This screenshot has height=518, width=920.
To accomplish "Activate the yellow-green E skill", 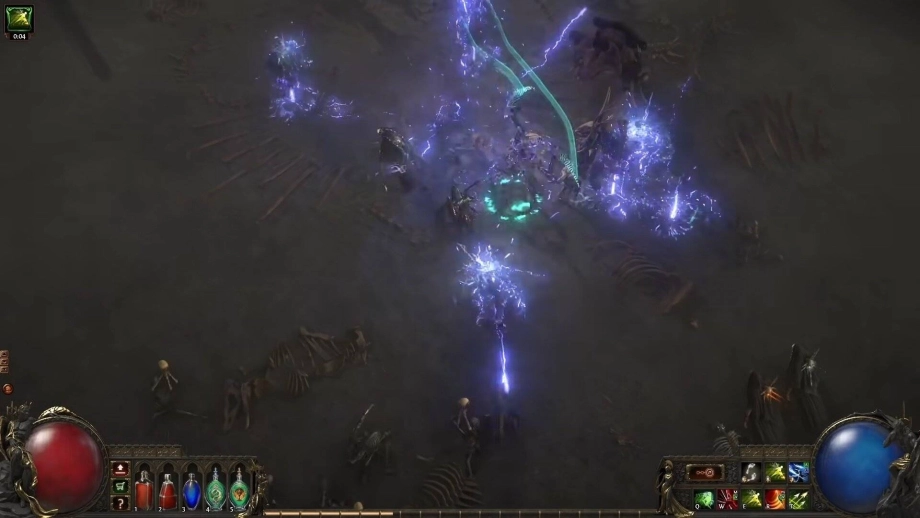I will click(x=750, y=498).
